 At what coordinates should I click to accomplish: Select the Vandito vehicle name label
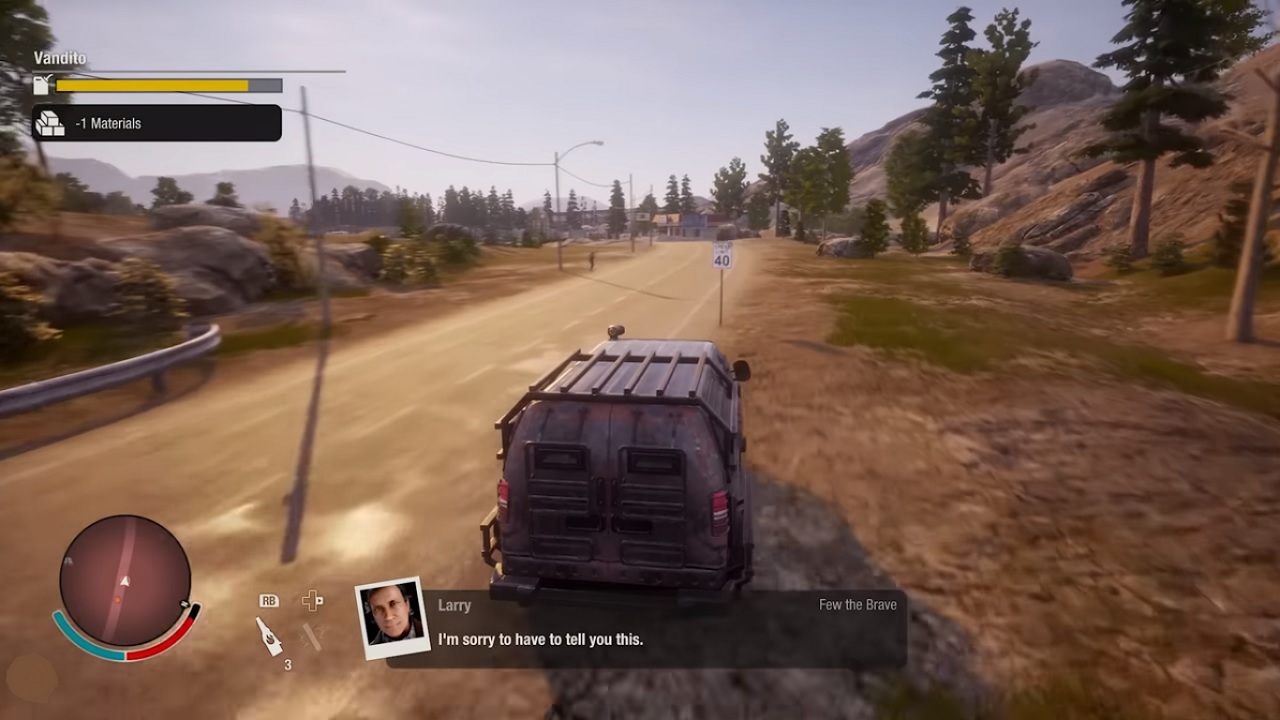(60, 57)
